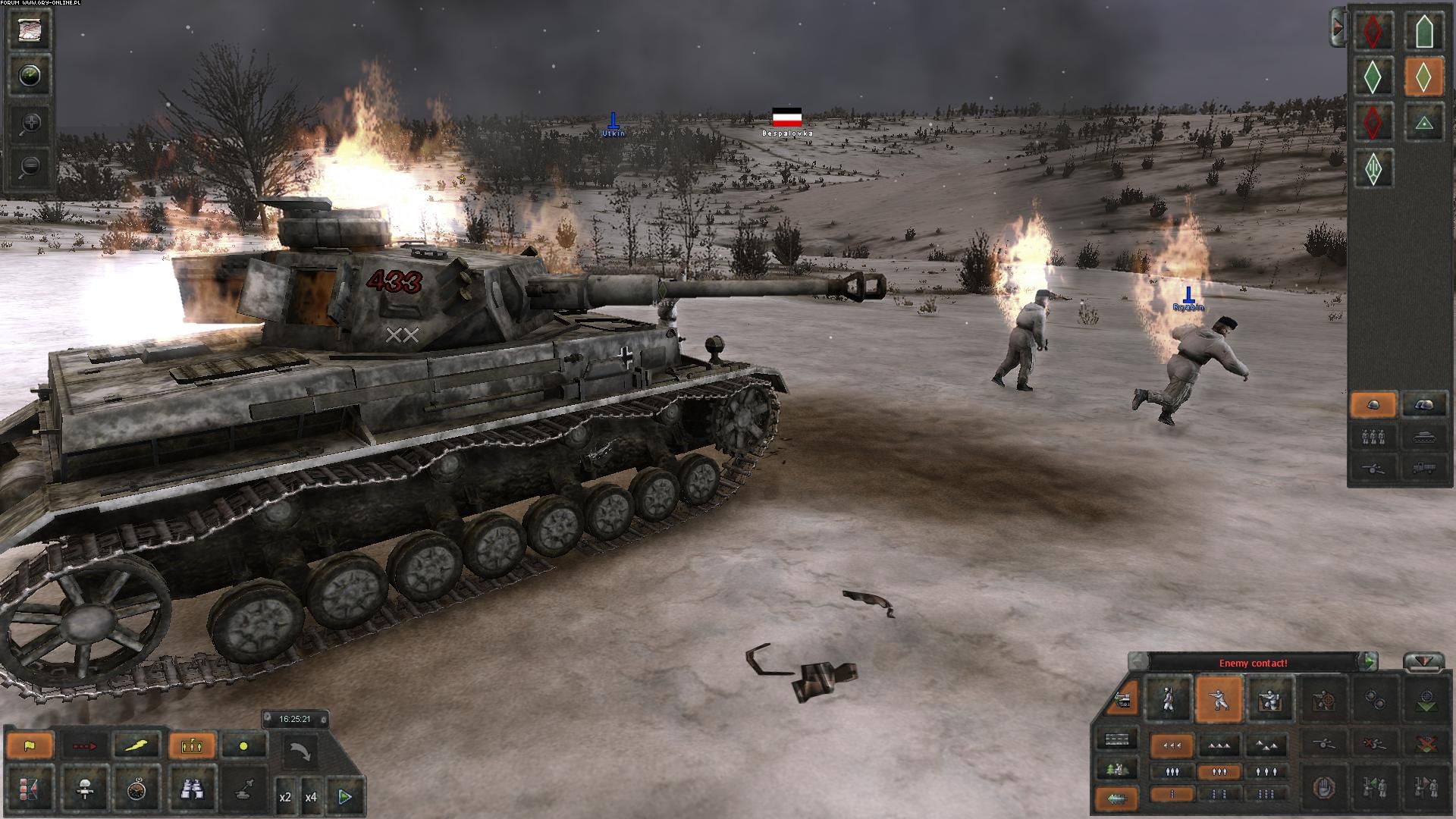Zoom out with the minus magnifier

point(30,166)
